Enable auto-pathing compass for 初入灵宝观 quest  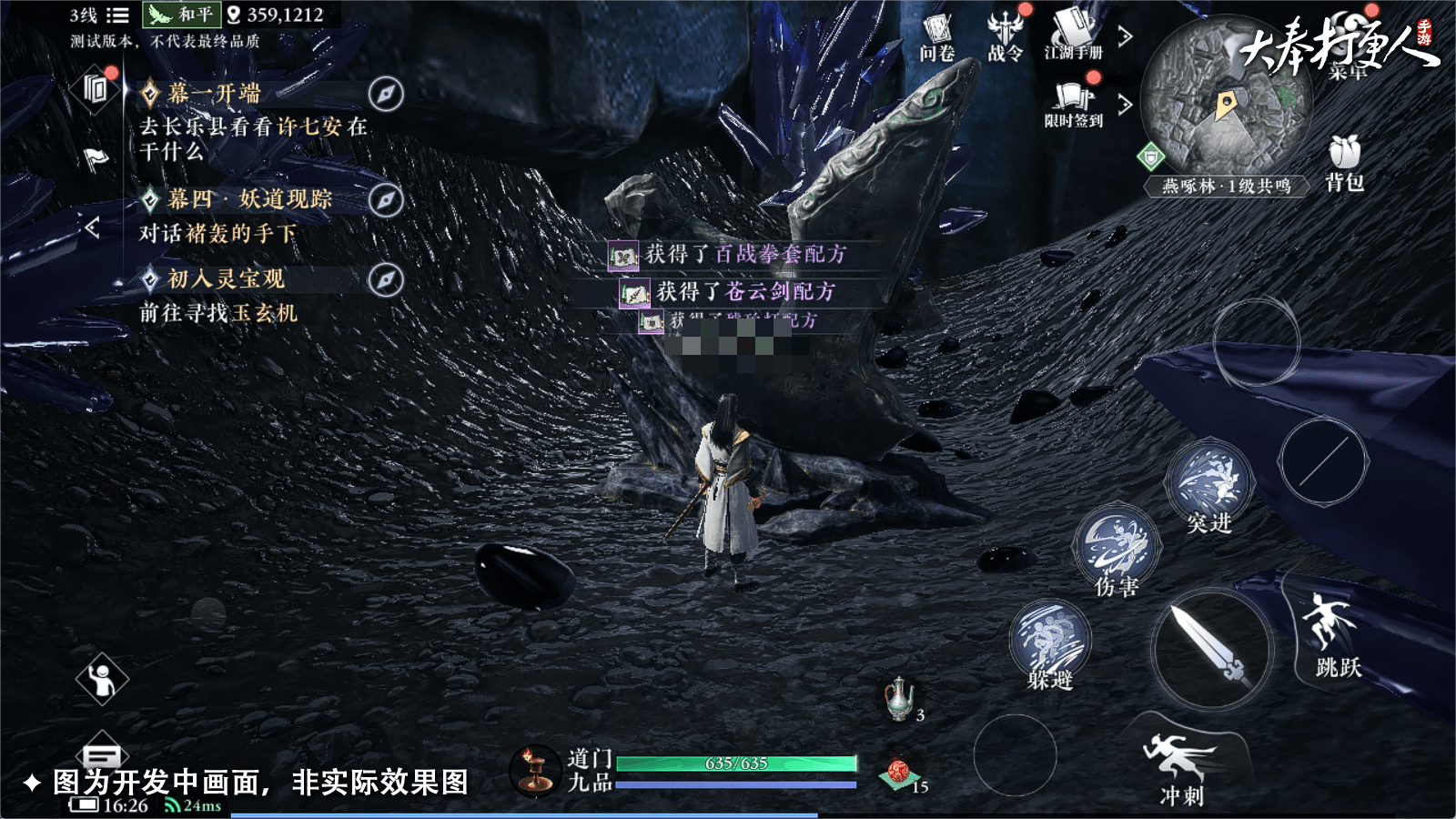[387, 280]
